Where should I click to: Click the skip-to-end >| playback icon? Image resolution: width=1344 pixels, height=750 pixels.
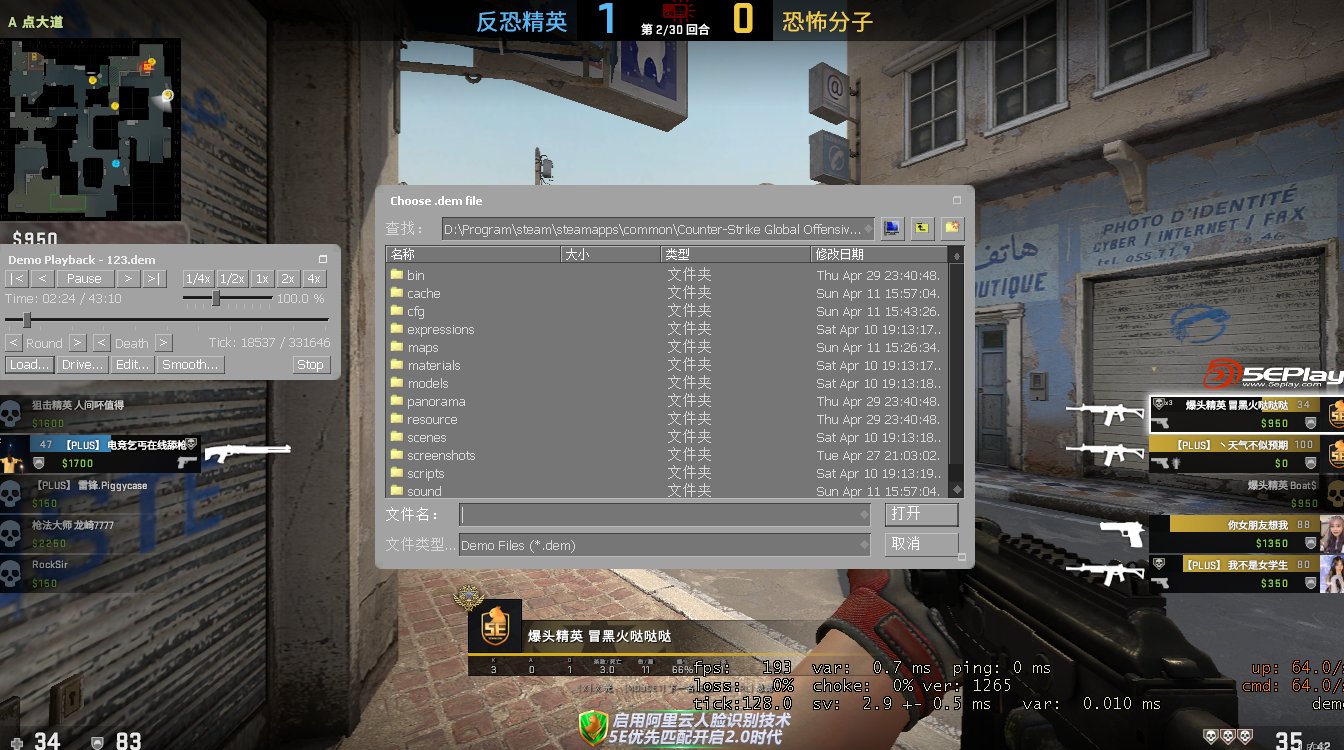pos(153,278)
